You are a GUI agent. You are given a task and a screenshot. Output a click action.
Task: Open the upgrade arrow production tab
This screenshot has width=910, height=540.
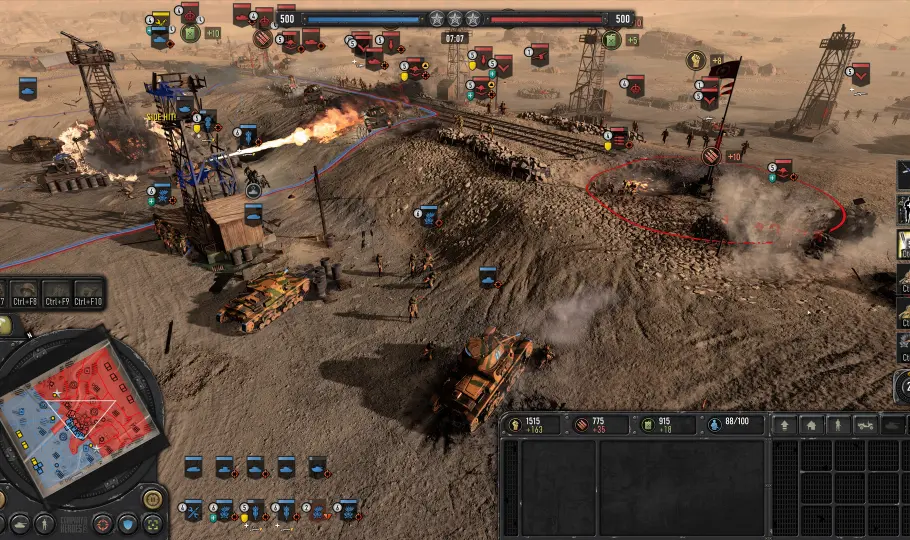[x=784, y=425]
